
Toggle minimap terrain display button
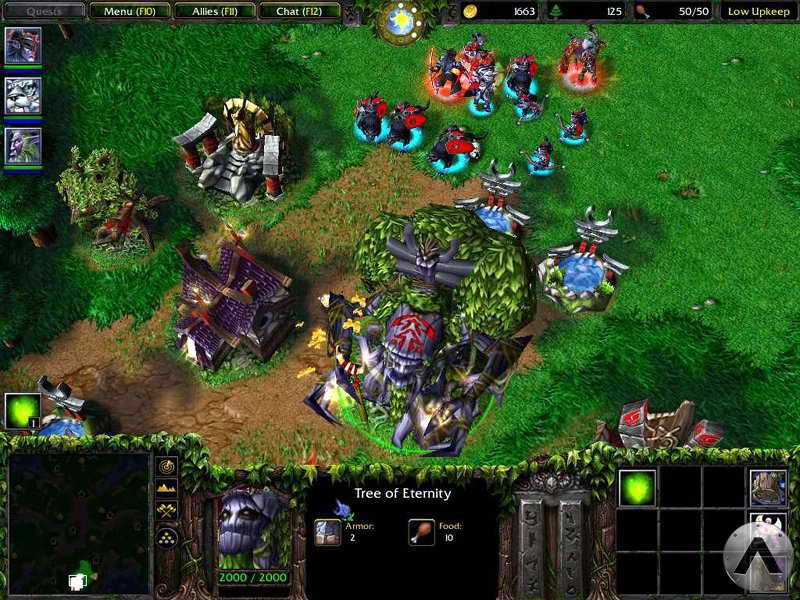(x=167, y=490)
